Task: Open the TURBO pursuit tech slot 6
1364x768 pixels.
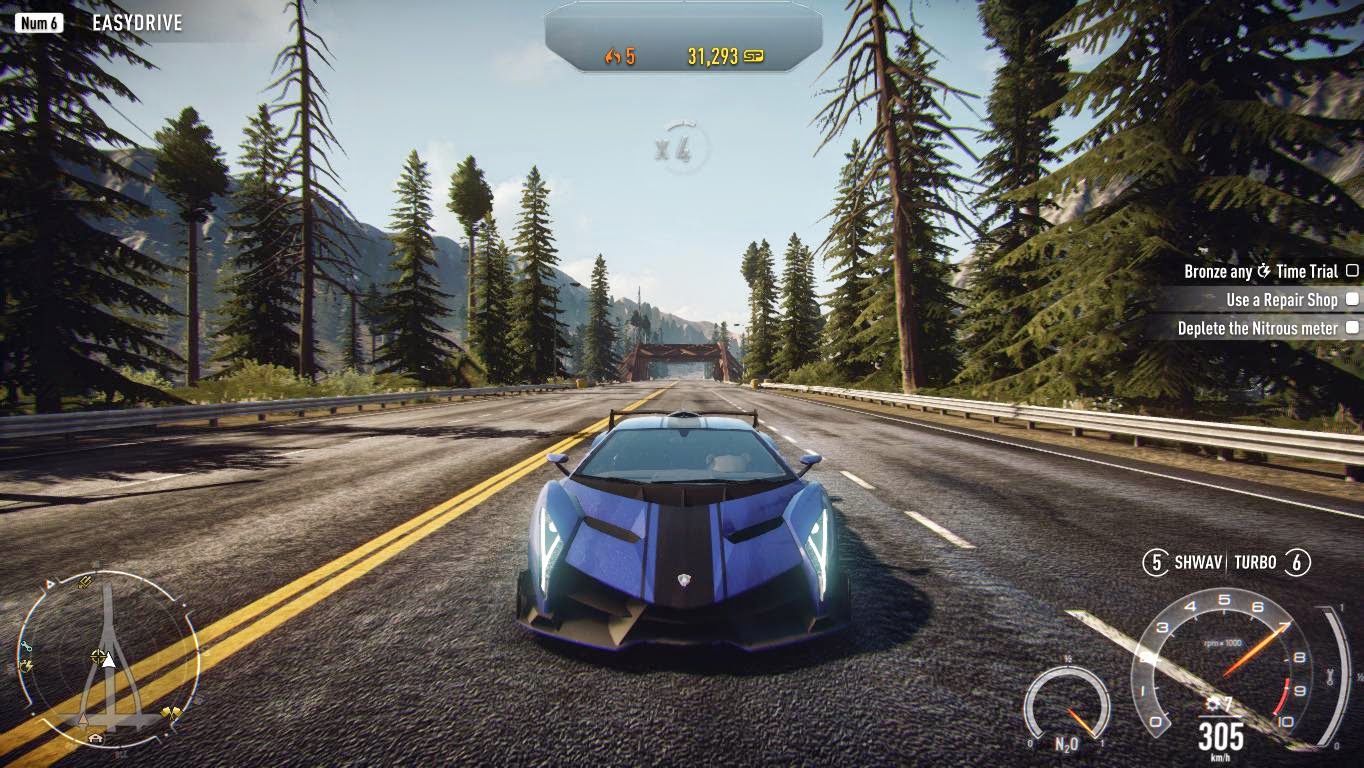Action: 1299,562
